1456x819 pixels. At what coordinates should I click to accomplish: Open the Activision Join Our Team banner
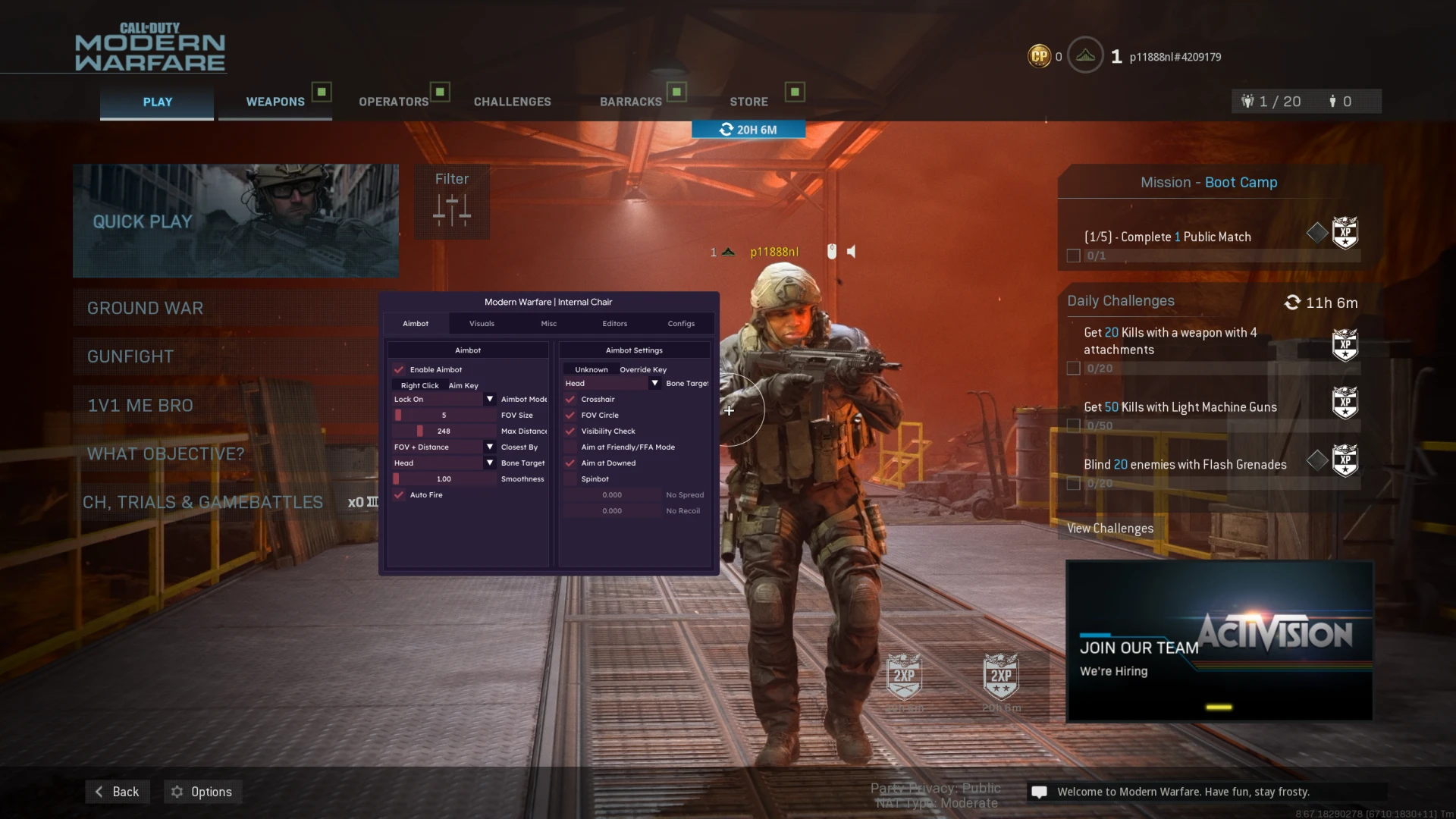pyautogui.click(x=1219, y=641)
